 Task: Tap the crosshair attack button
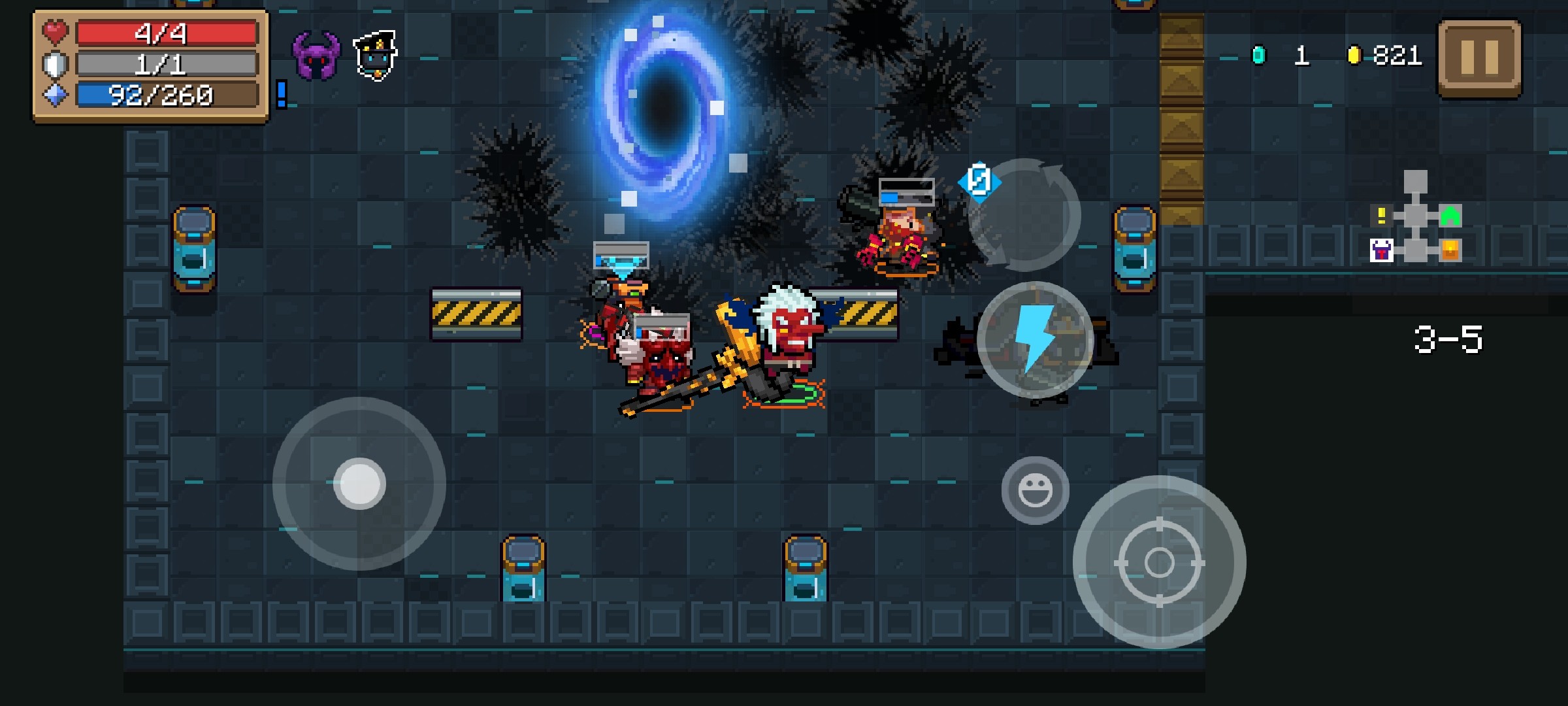tap(1159, 562)
